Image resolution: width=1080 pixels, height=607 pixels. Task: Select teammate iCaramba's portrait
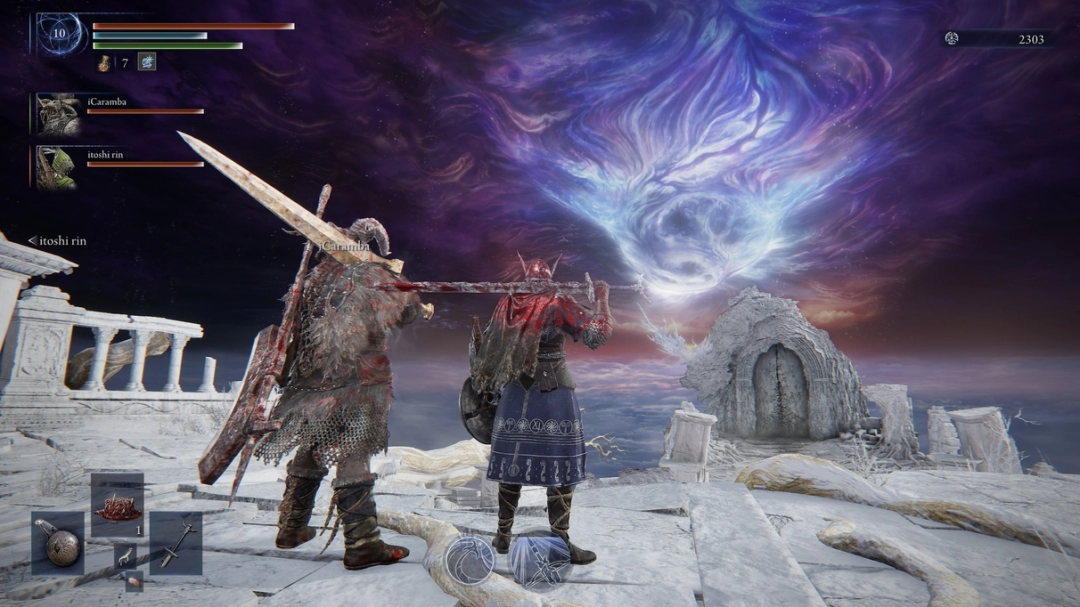pos(56,114)
